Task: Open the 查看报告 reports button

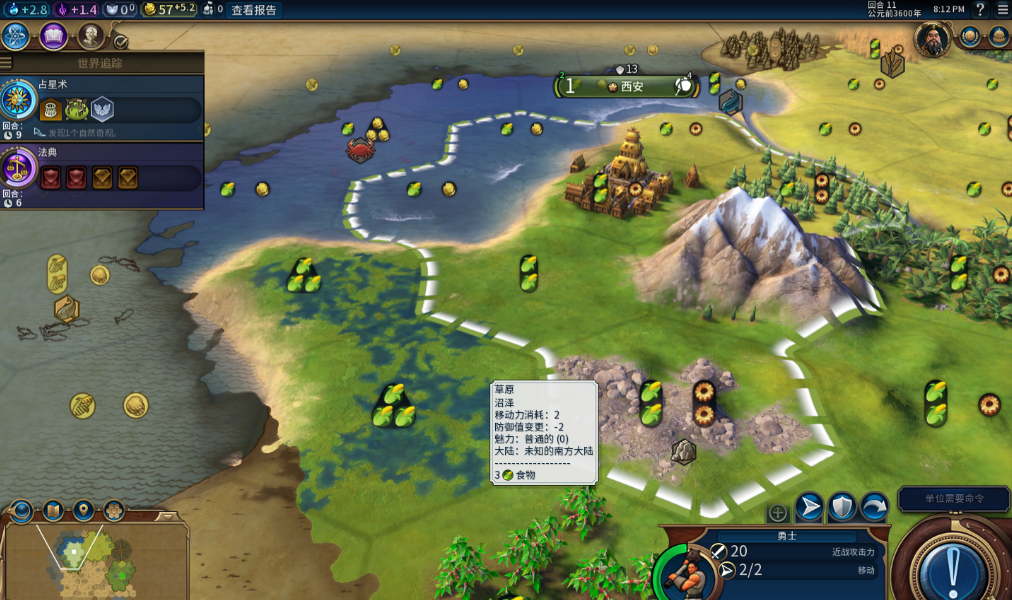Action: pos(254,10)
